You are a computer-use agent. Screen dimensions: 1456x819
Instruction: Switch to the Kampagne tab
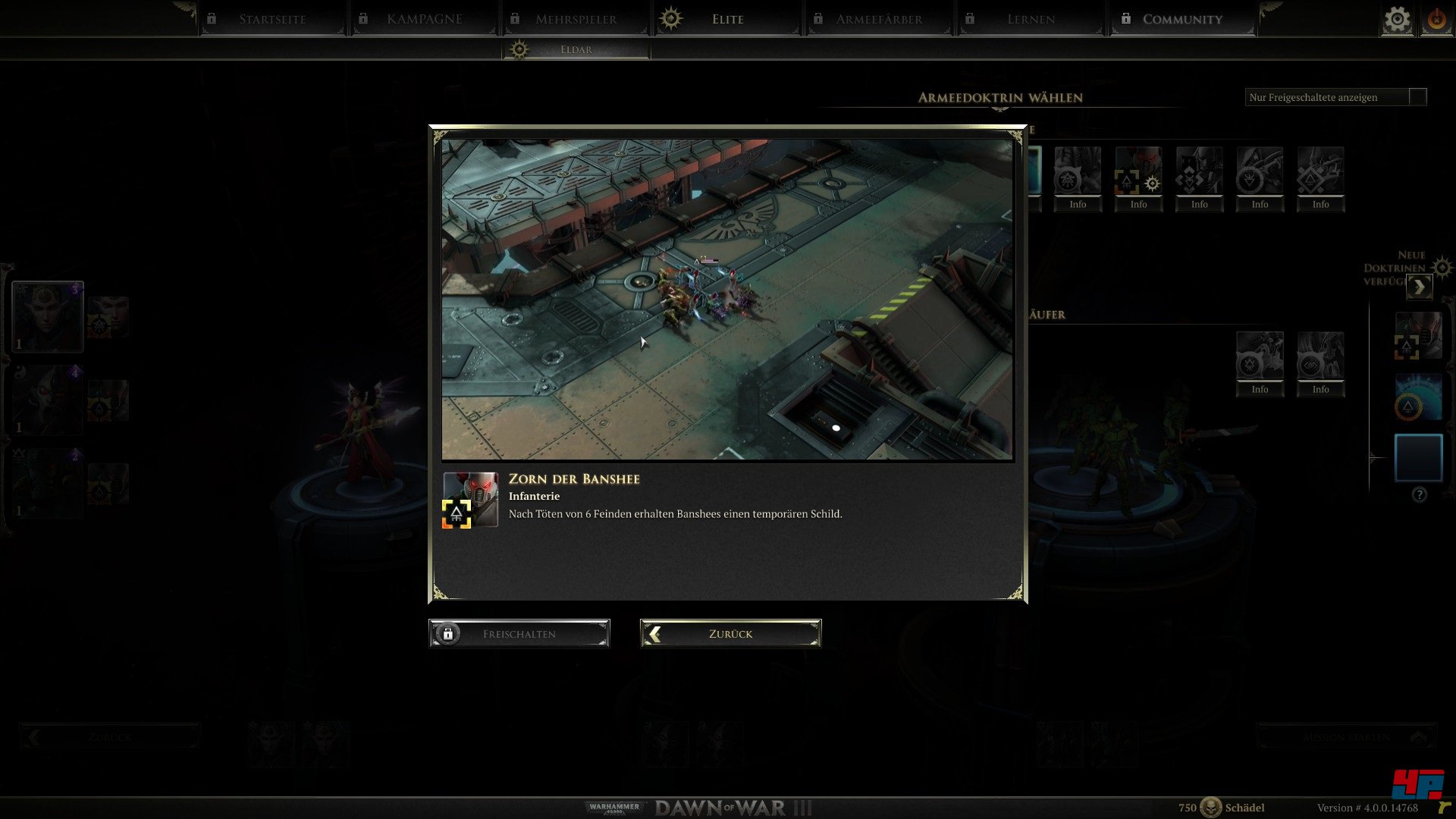click(424, 19)
